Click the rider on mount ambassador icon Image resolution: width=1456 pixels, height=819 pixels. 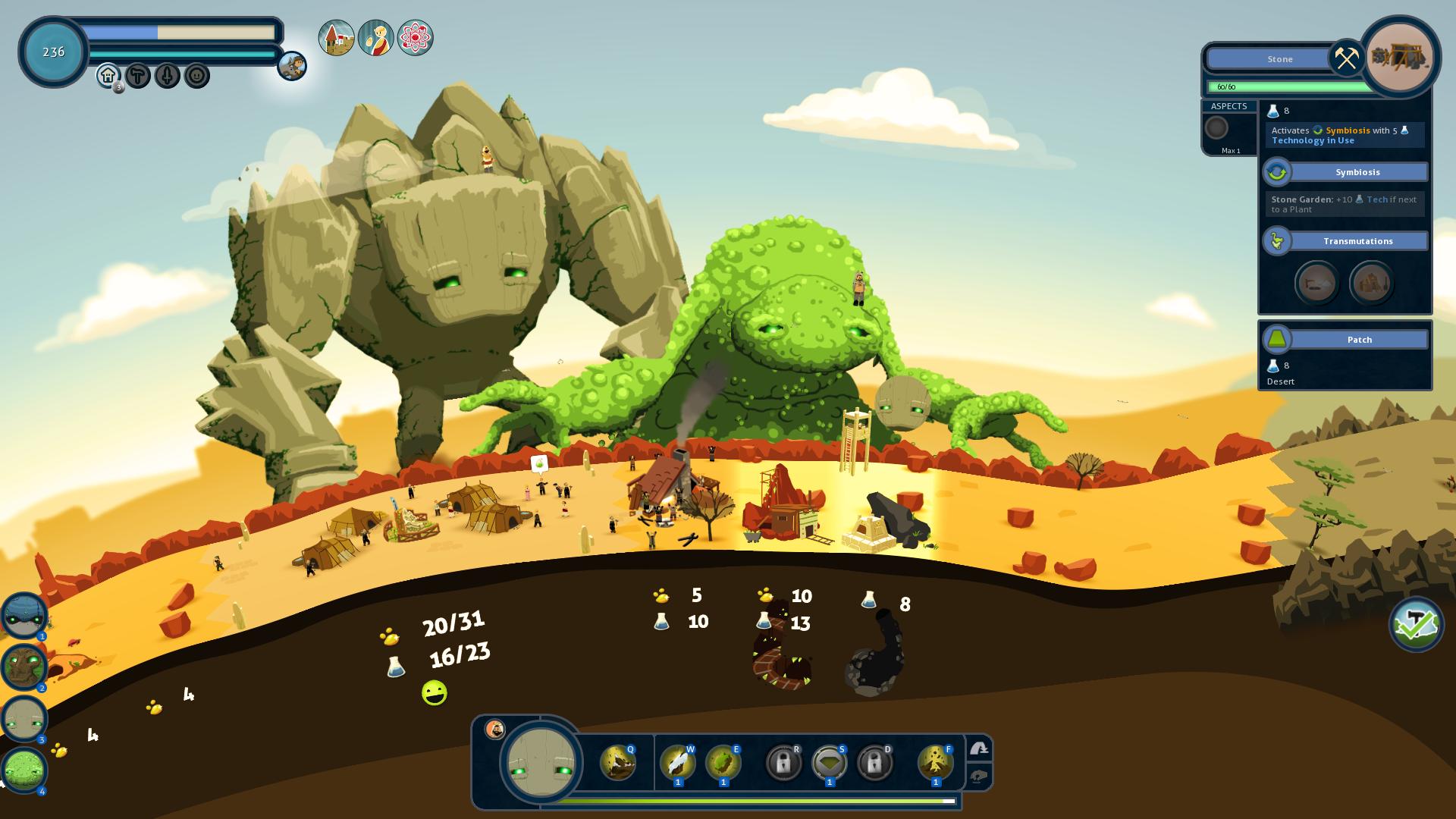pos(292,66)
